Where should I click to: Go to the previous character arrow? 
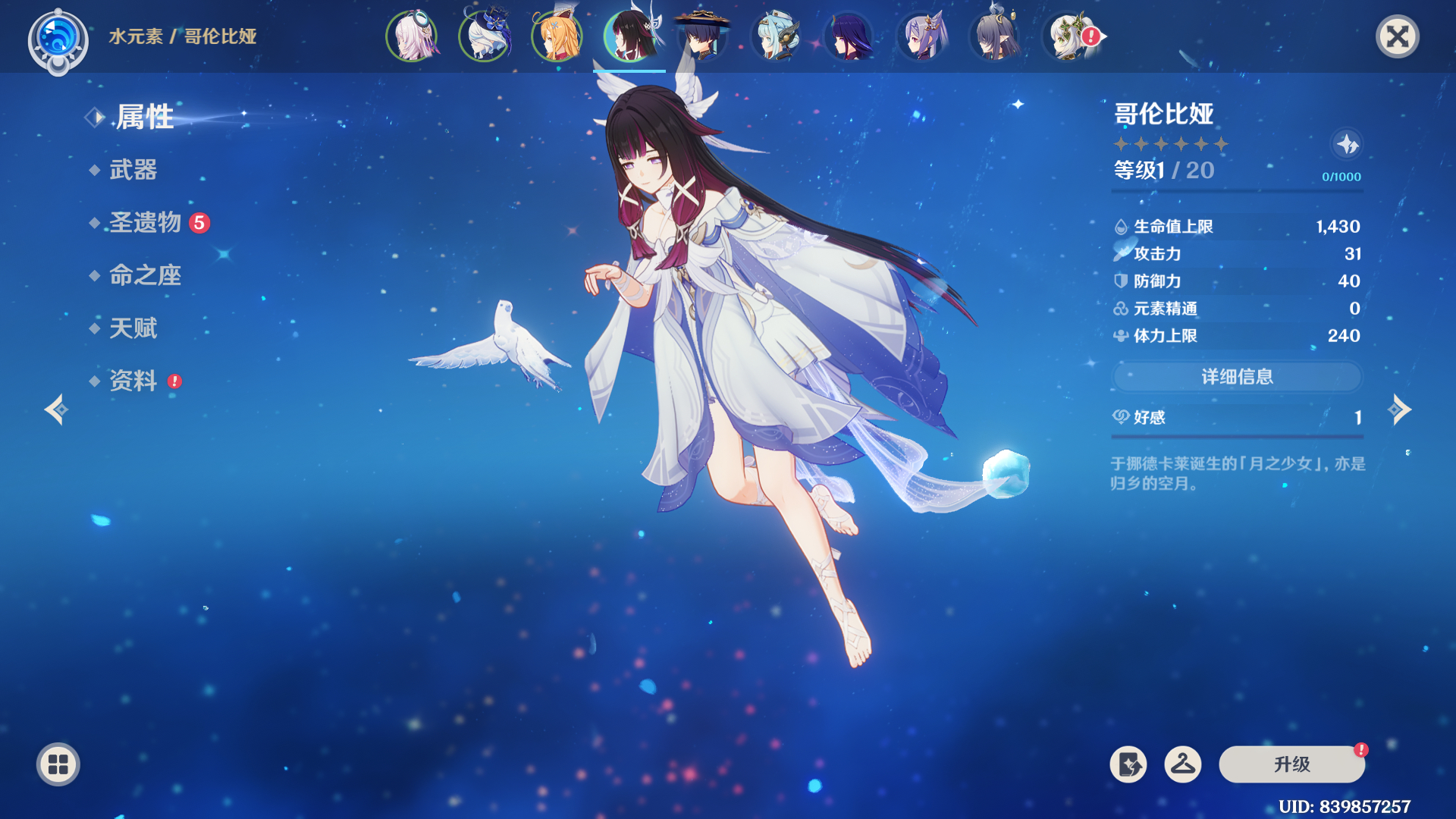56,410
